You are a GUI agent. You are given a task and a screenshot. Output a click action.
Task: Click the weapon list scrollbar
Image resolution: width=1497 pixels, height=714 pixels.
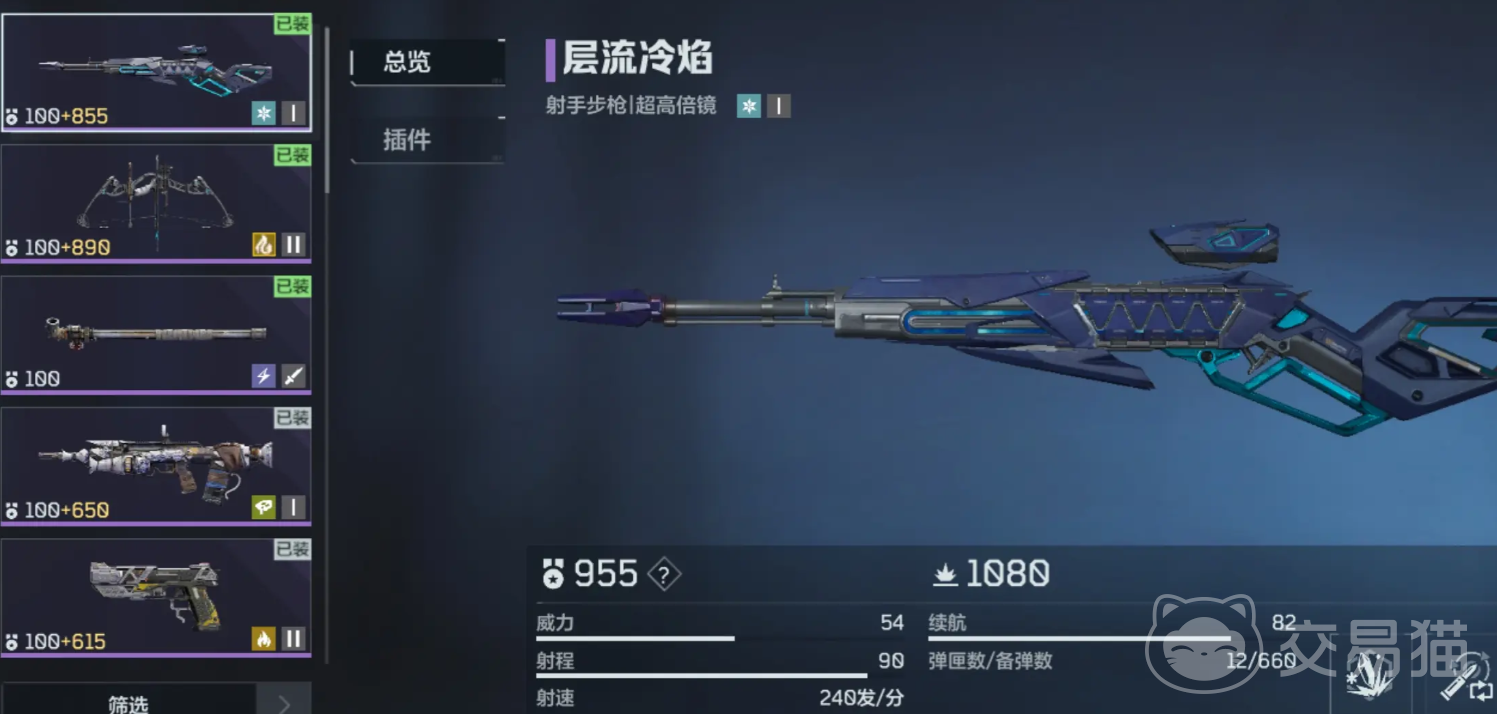click(x=326, y=110)
